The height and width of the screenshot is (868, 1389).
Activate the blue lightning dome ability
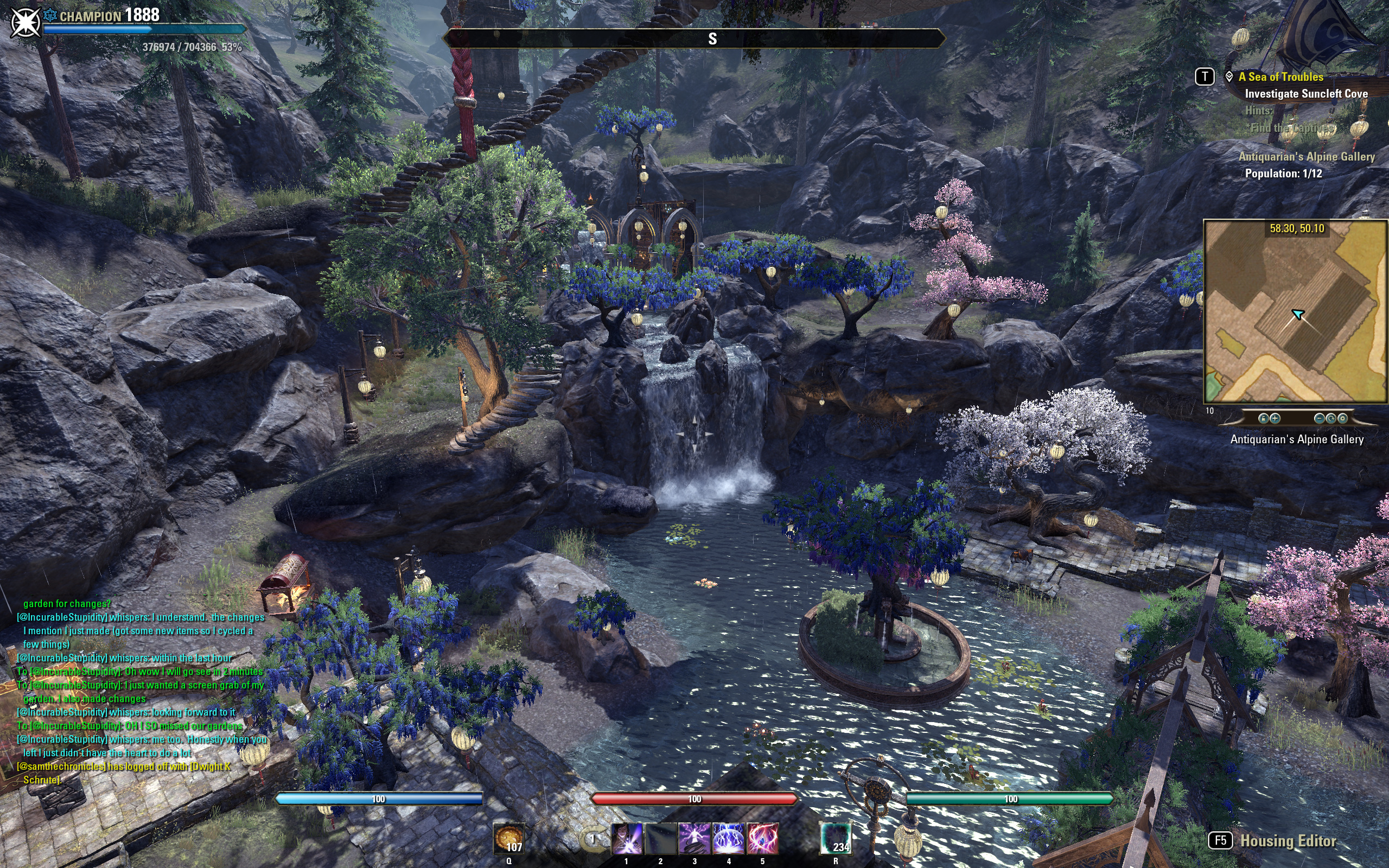(728, 839)
